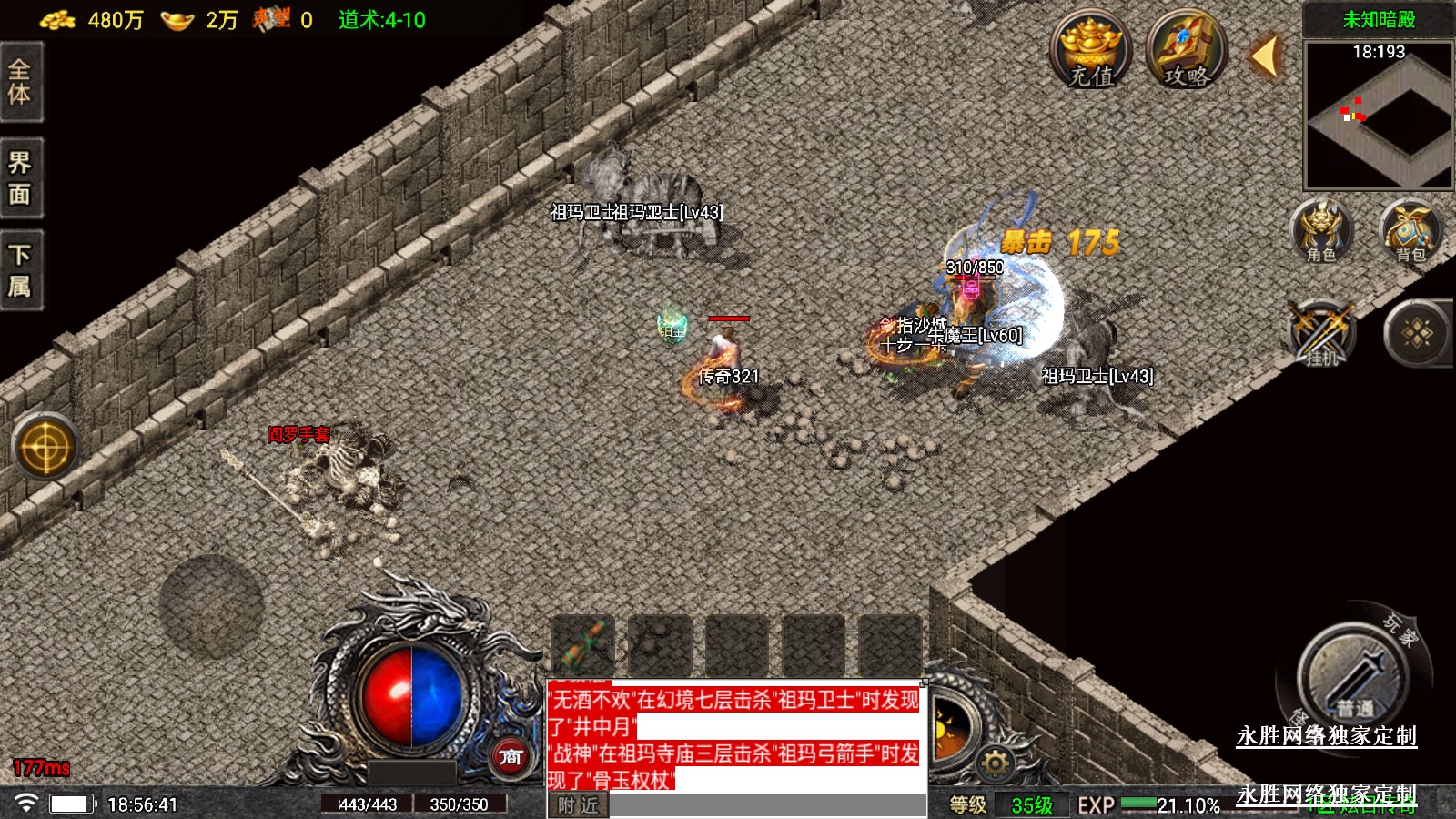Open settings with the gear icon

995,763
